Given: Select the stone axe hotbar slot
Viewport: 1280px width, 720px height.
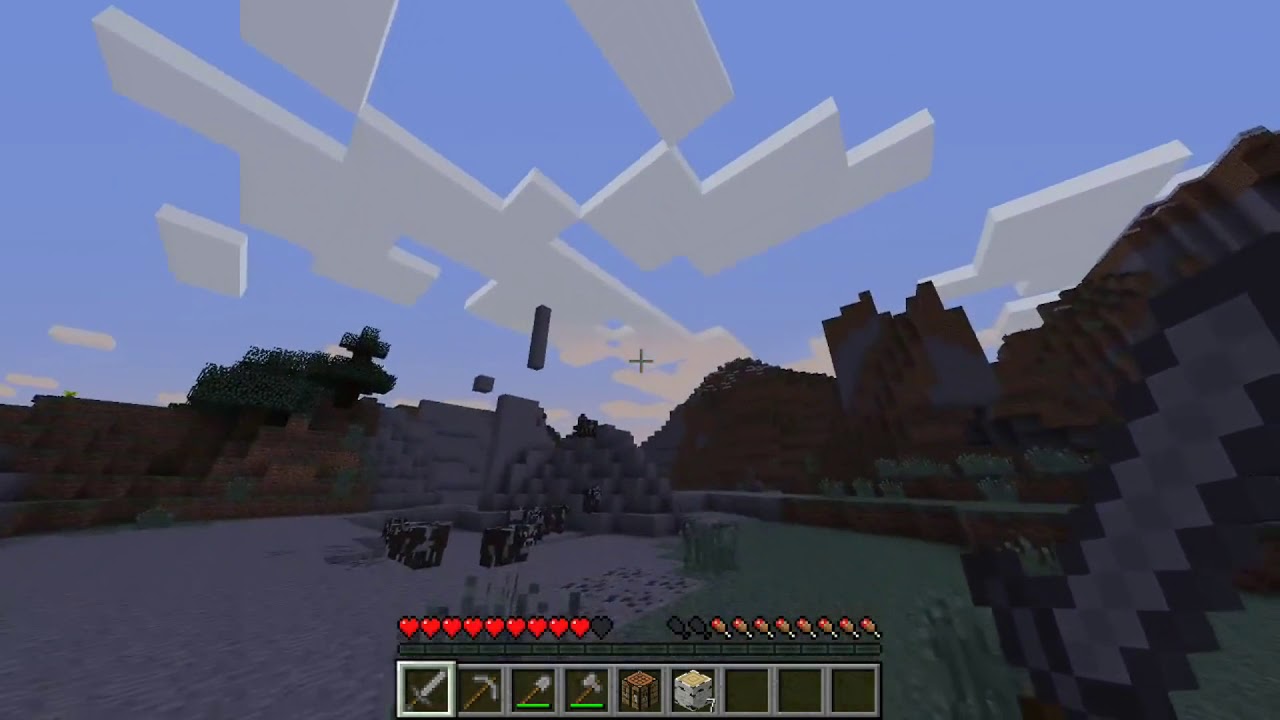Looking at the screenshot, I should point(585,686).
